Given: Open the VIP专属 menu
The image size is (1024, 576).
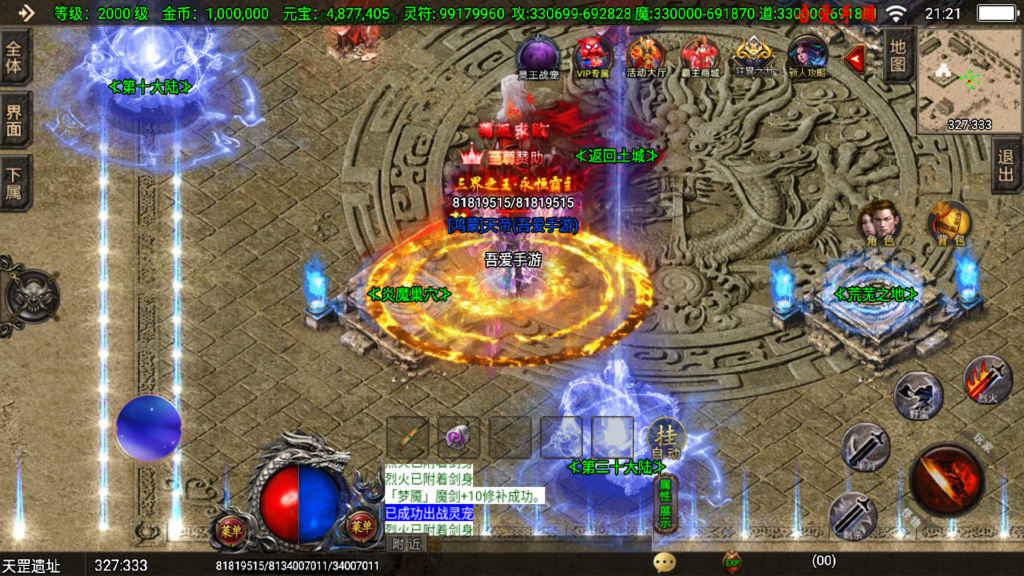Looking at the screenshot, I should click(x=593, y=58).
